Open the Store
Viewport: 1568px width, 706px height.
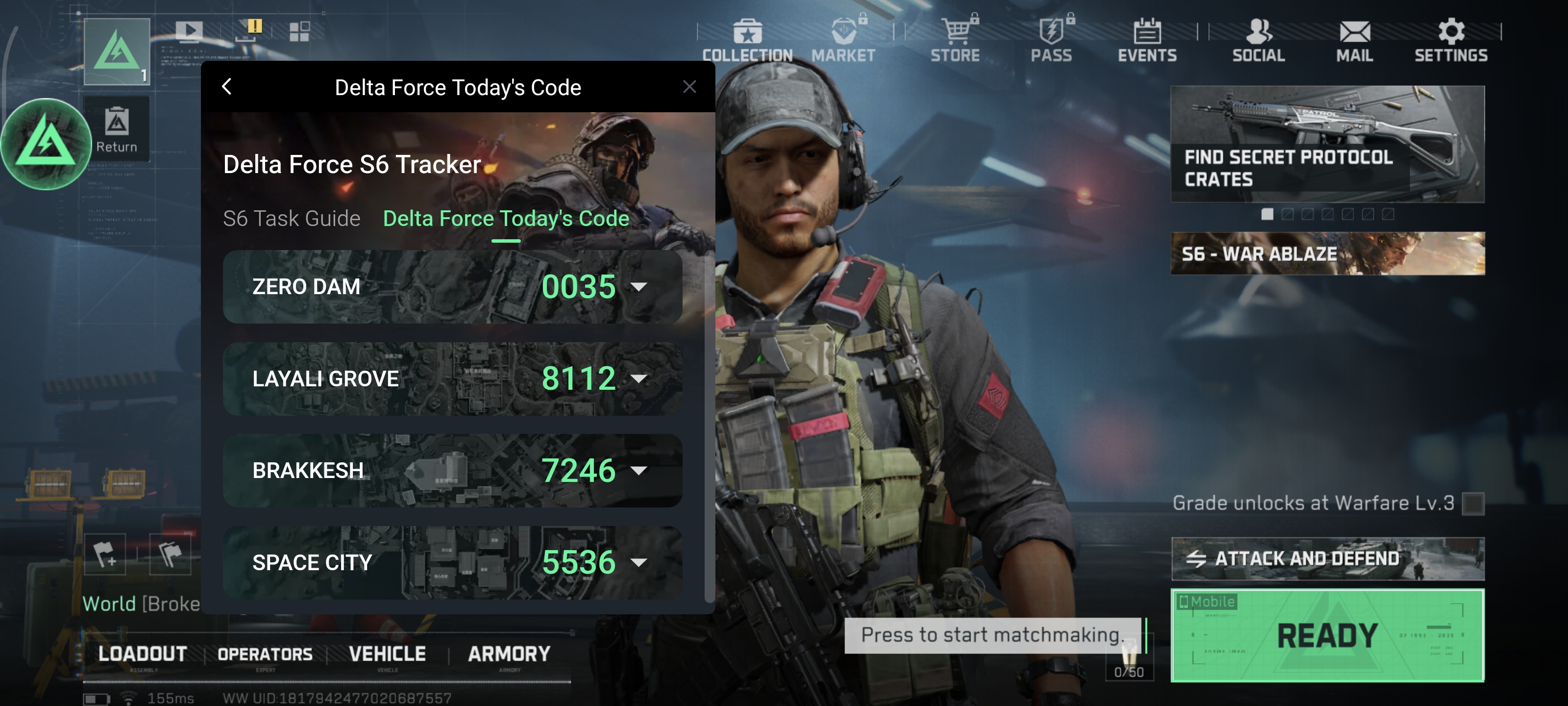pos(955,40)
